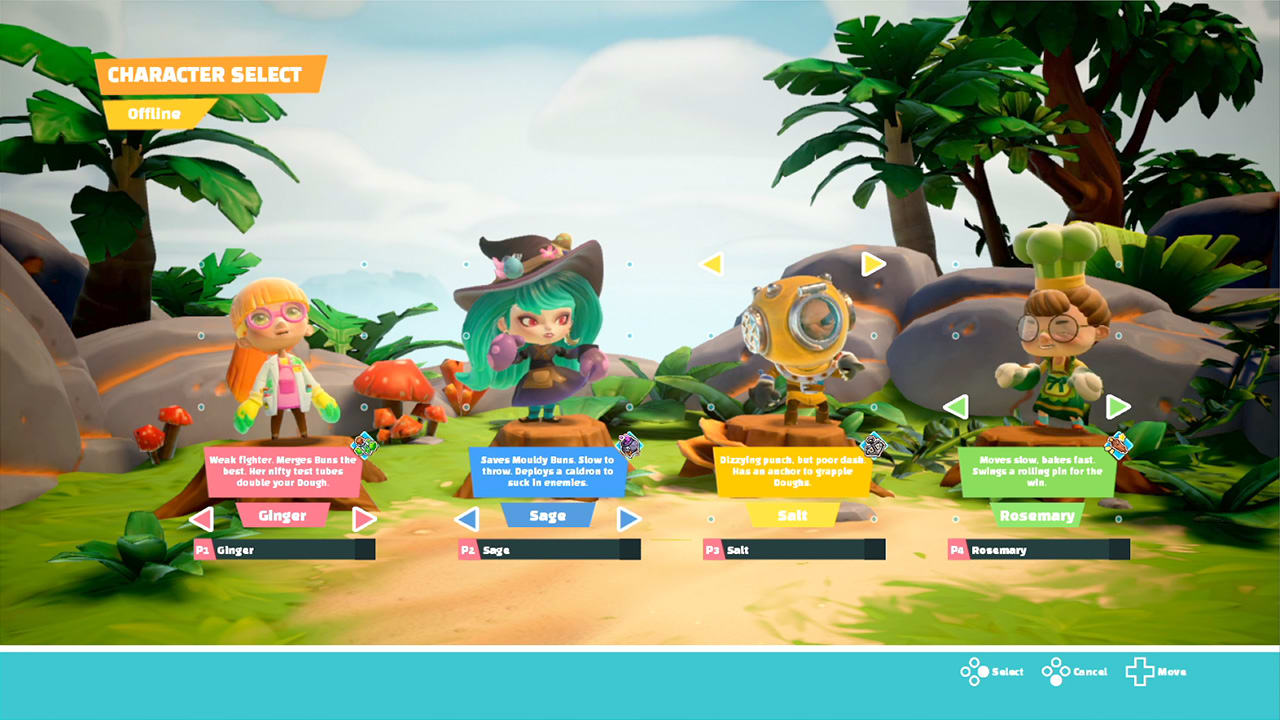The height and width of the screenshot is (720, 1280).
Task: Click the P2 Sage name field
Action: 548,549
